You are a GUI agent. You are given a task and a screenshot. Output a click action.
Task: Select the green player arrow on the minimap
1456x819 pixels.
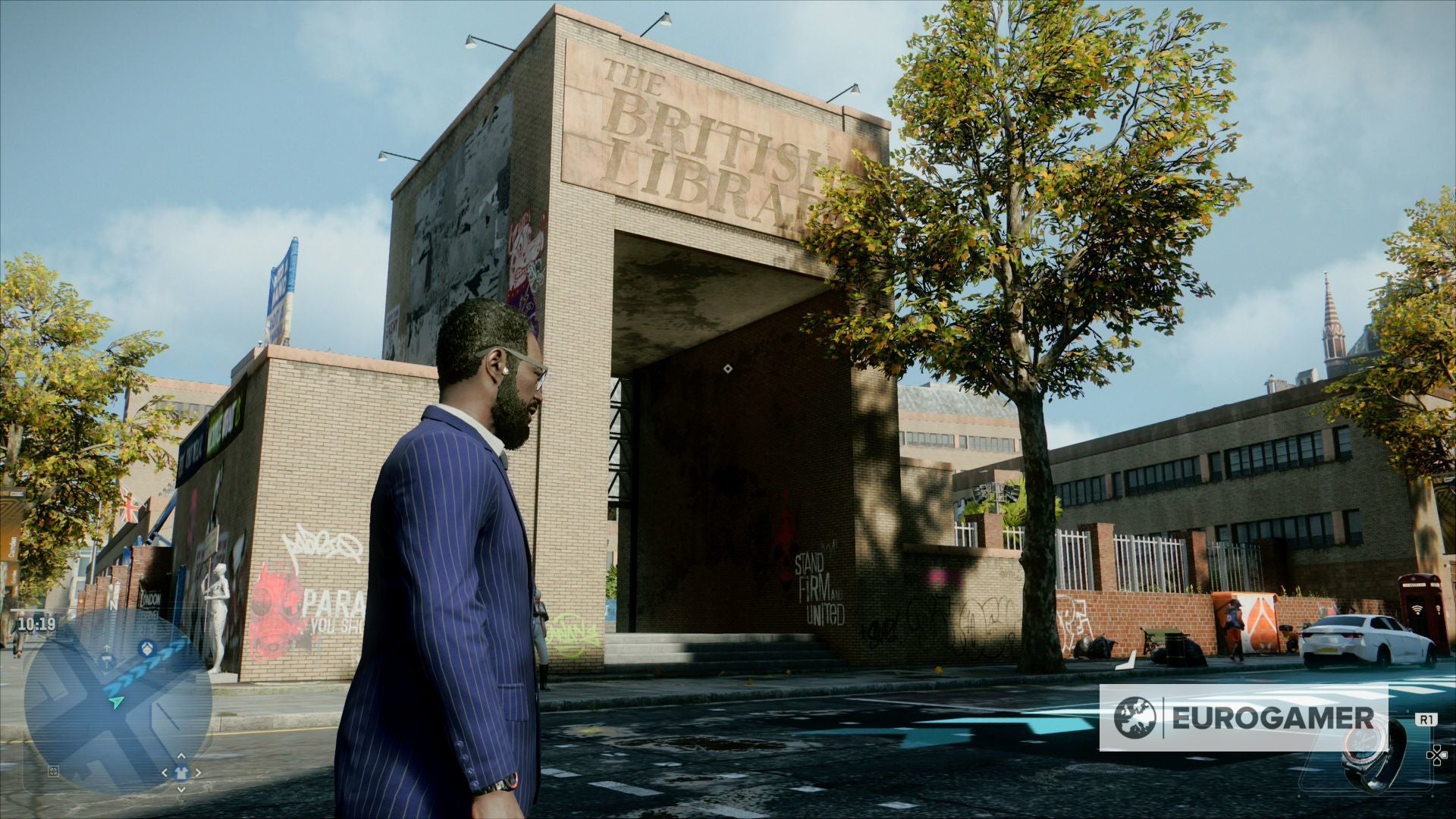coord(115,702)
